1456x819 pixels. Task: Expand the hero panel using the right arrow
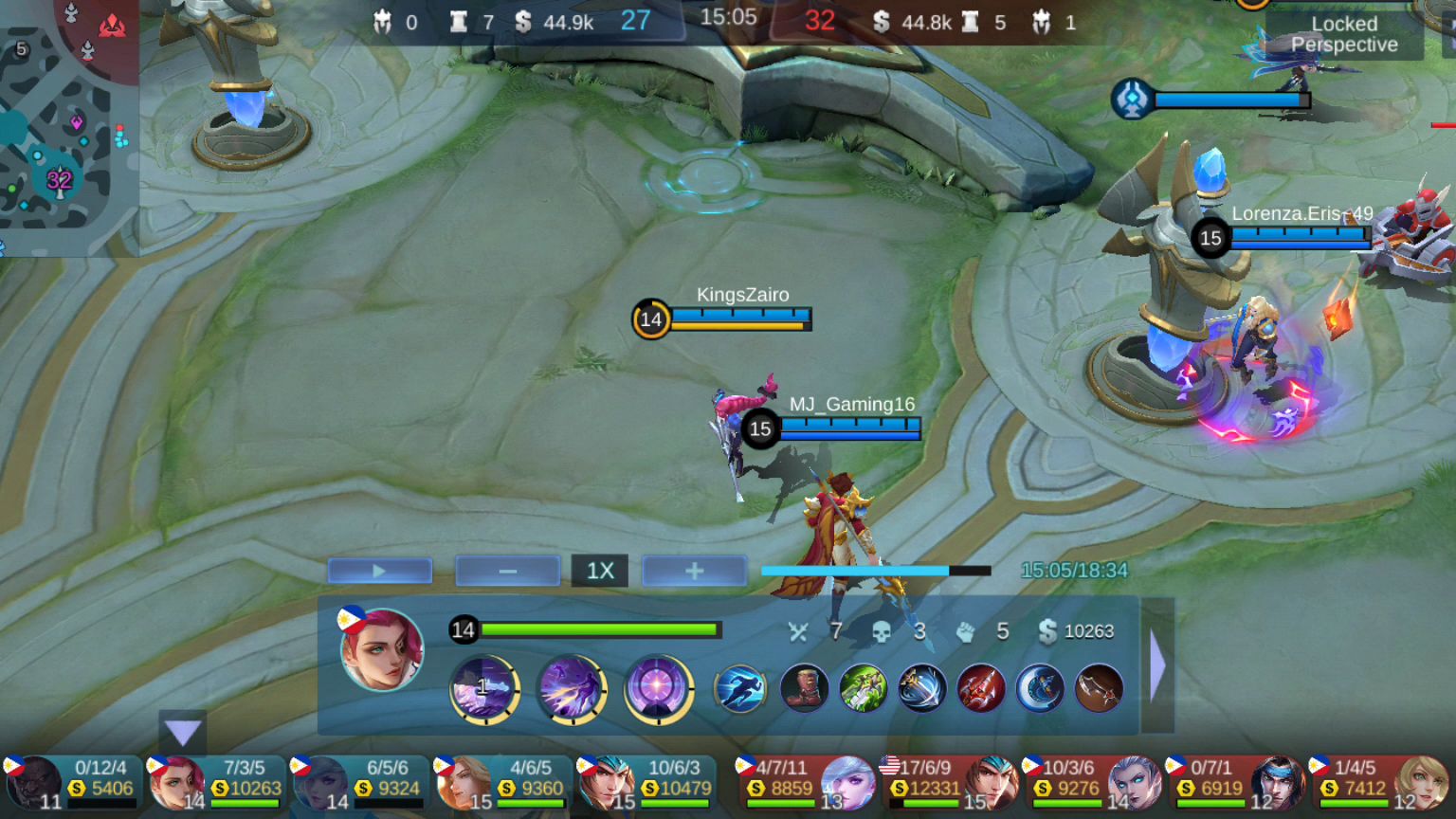1157,665
